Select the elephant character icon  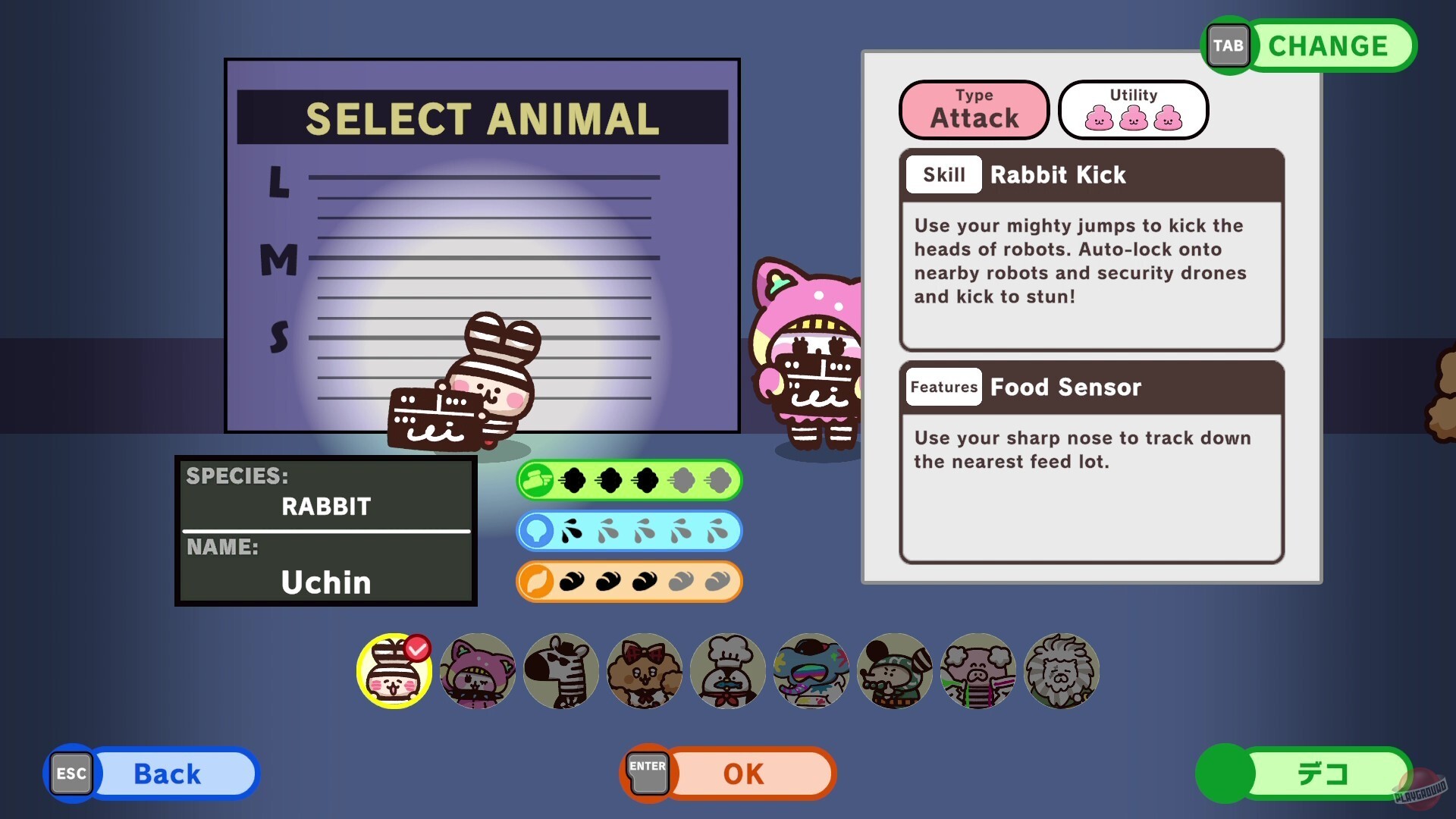click(811, 671)
